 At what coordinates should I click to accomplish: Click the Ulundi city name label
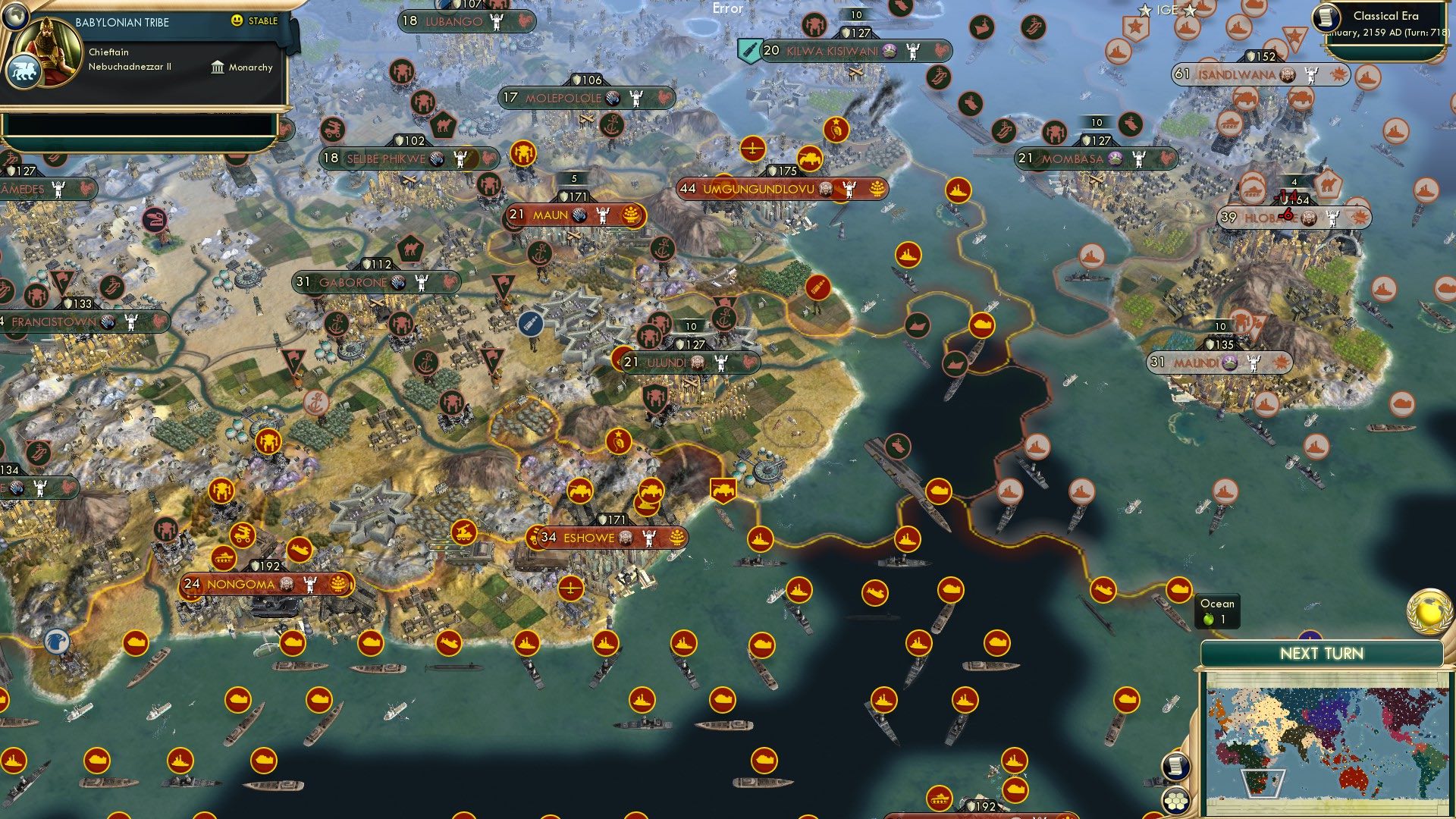pyautogui.click(x=667, y=362)
